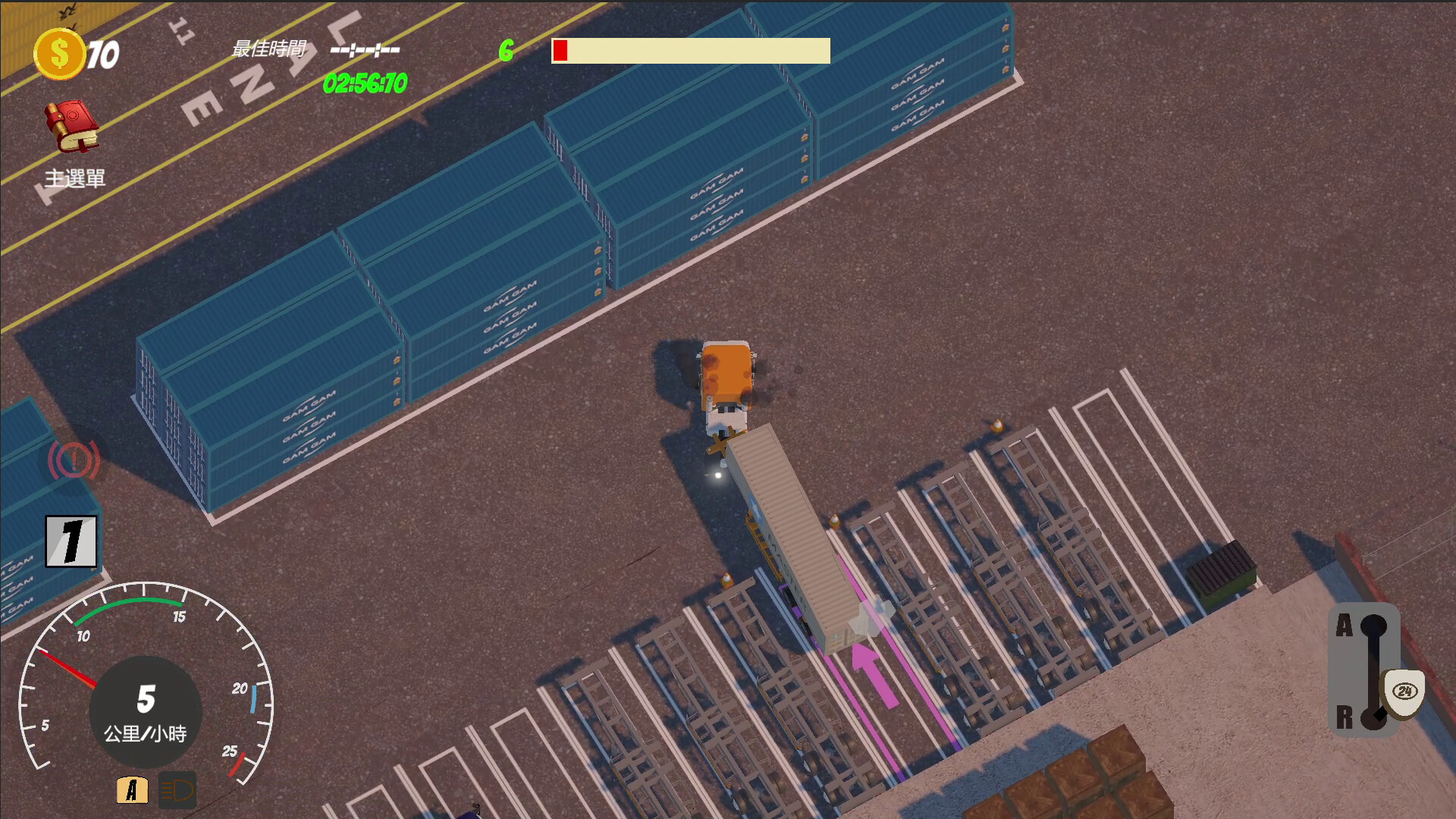Click the 公里/小時 speed readout
Viewport: 1456px width, 819px height.
(x=149, y=734)
